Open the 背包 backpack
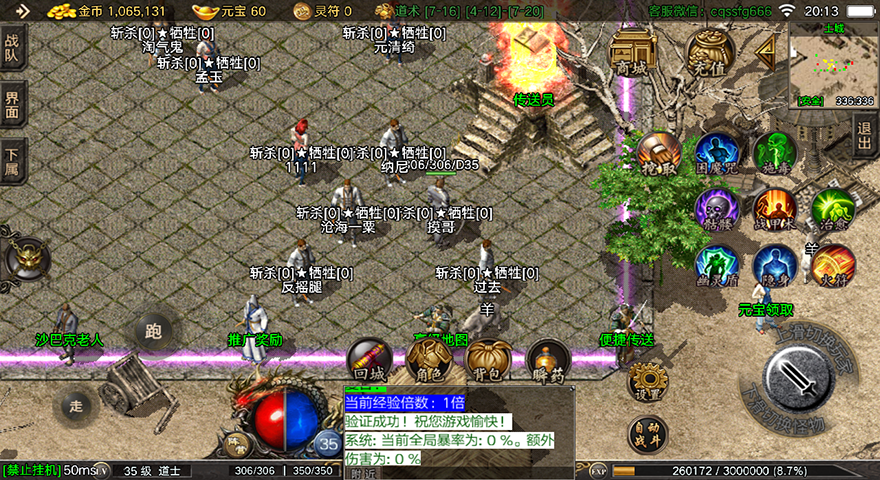Screen dimensions: 880x480 (489, 360)
